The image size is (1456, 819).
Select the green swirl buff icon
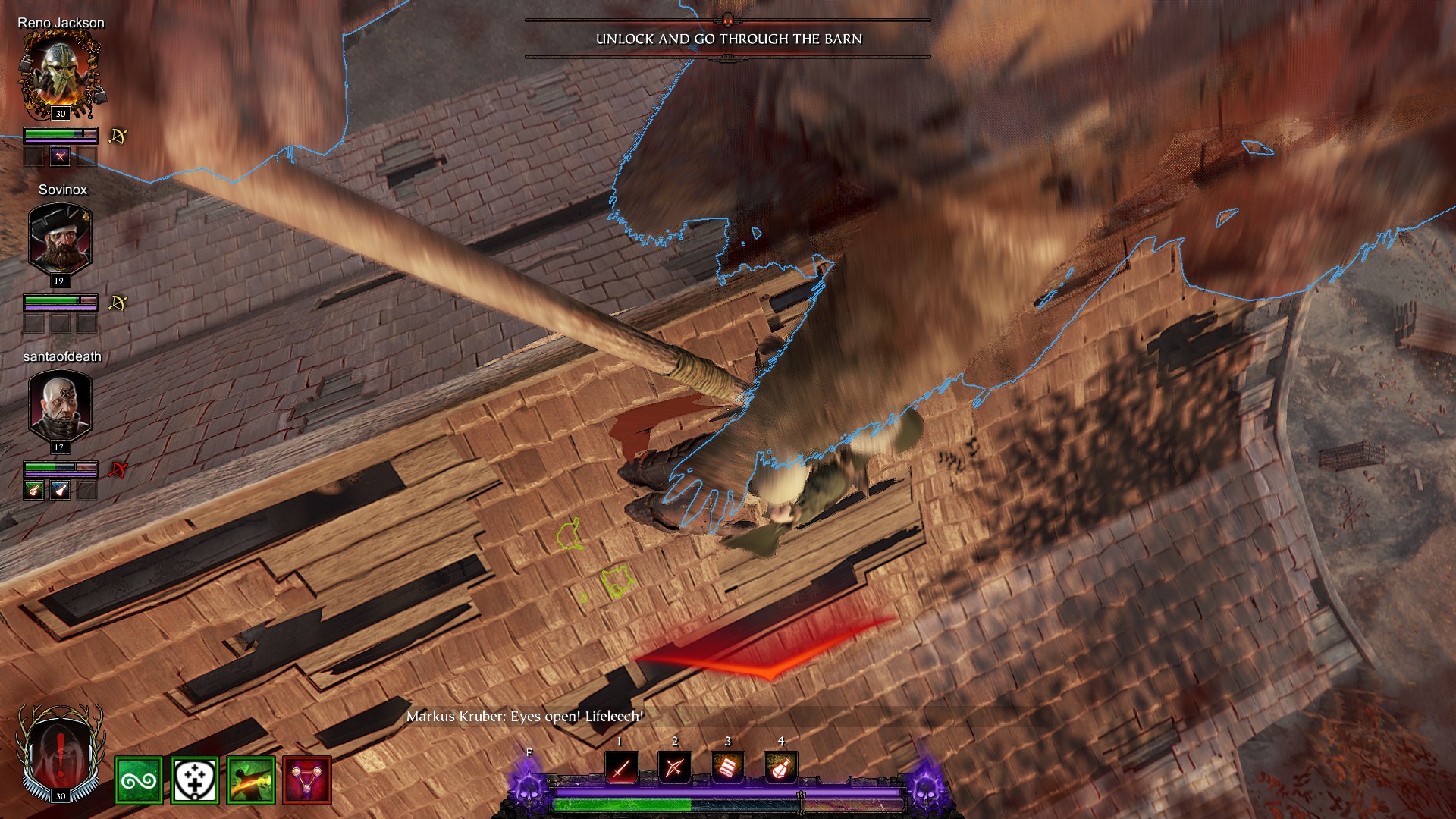pyautogui.click(x=139, y=780)
